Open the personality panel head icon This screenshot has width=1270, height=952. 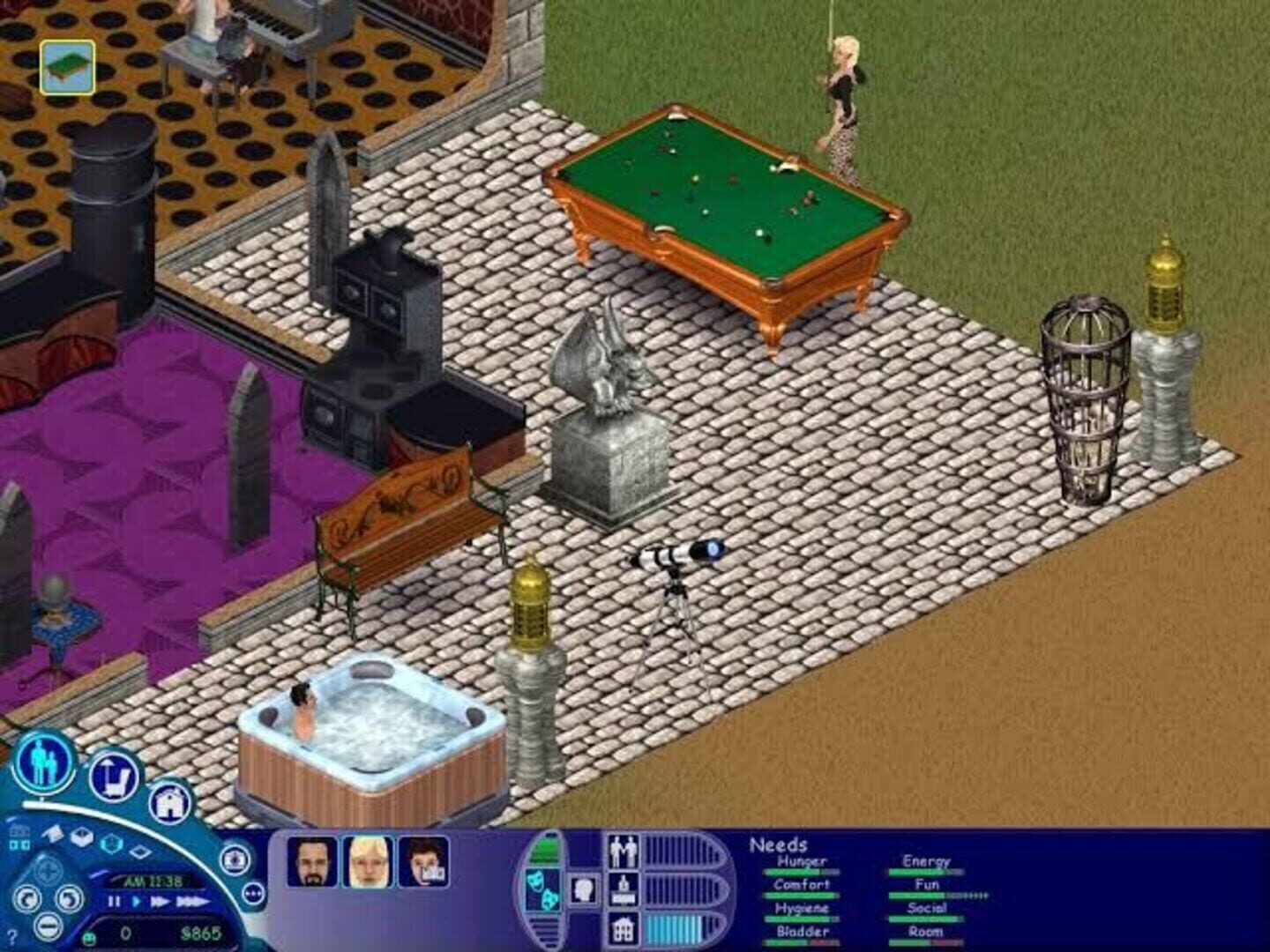[x=584, y=889]
